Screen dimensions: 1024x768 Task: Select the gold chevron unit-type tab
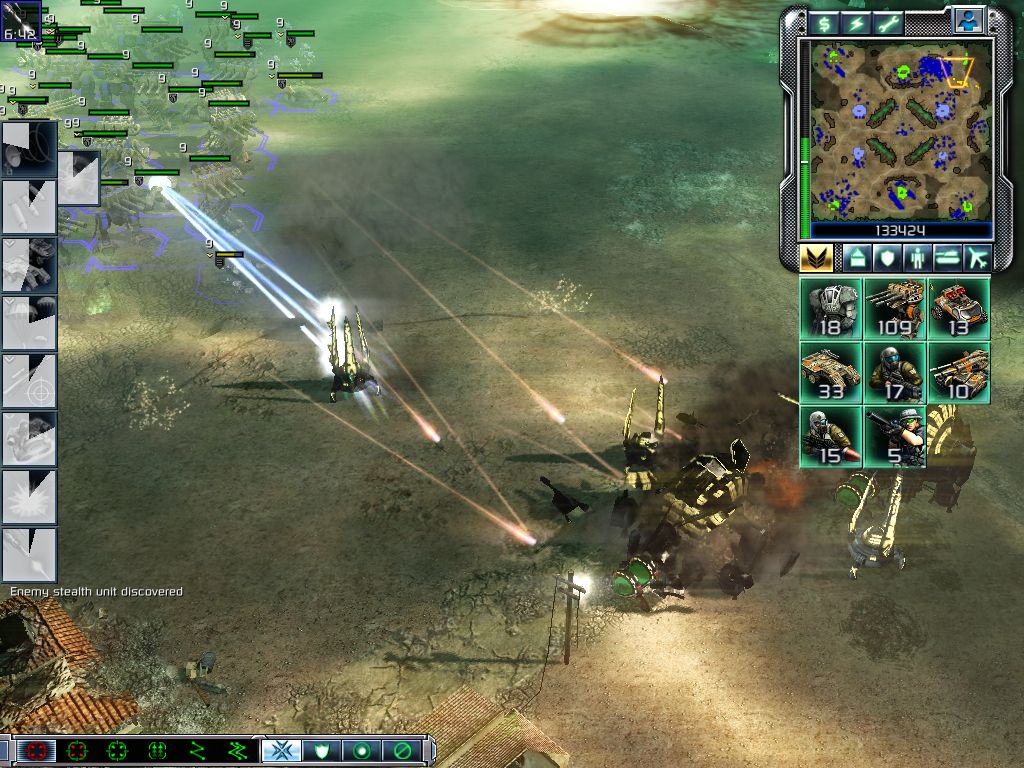(x=817, y=258)
